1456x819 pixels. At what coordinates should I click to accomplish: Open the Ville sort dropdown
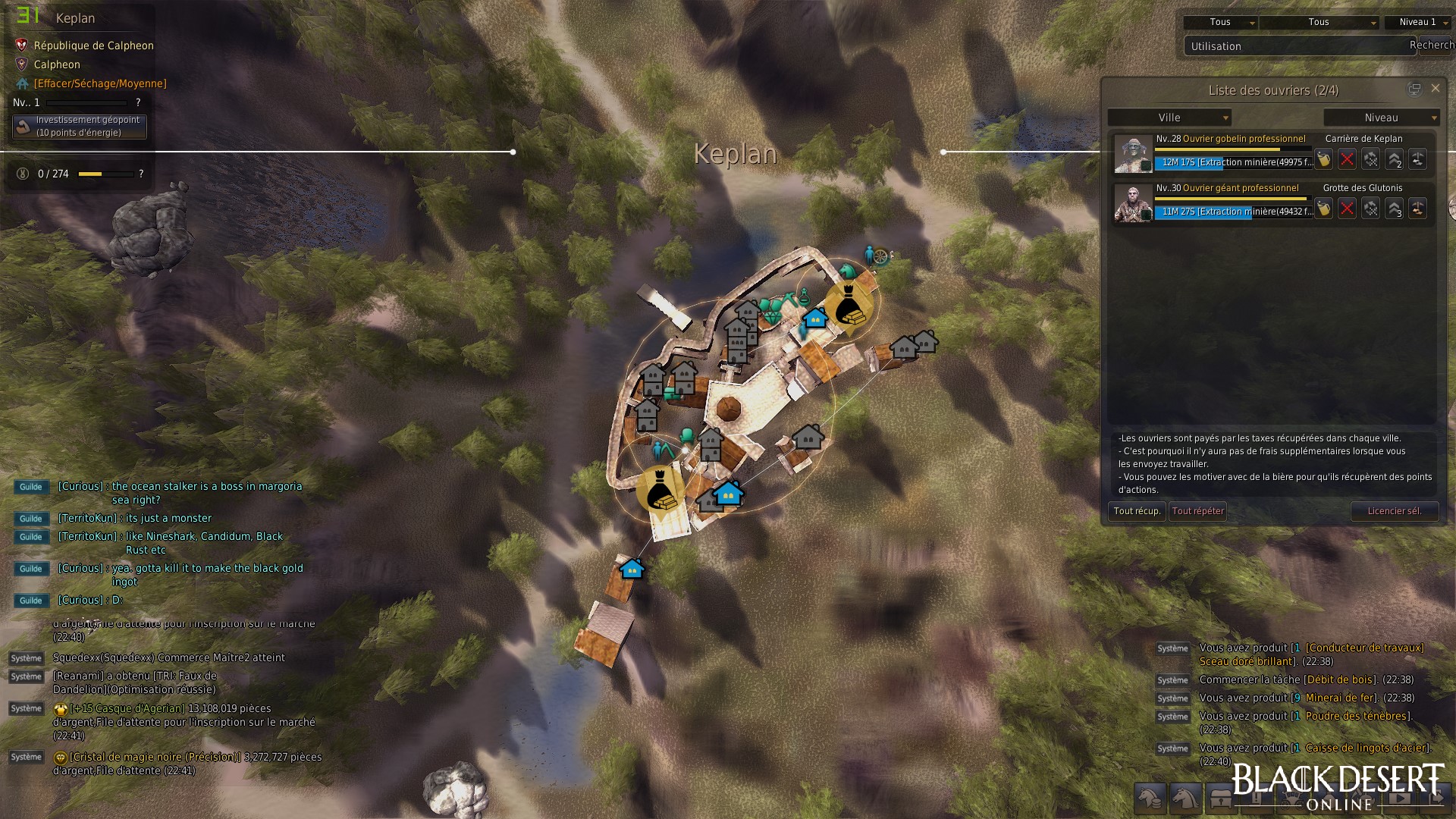(x=1169, y=118)
